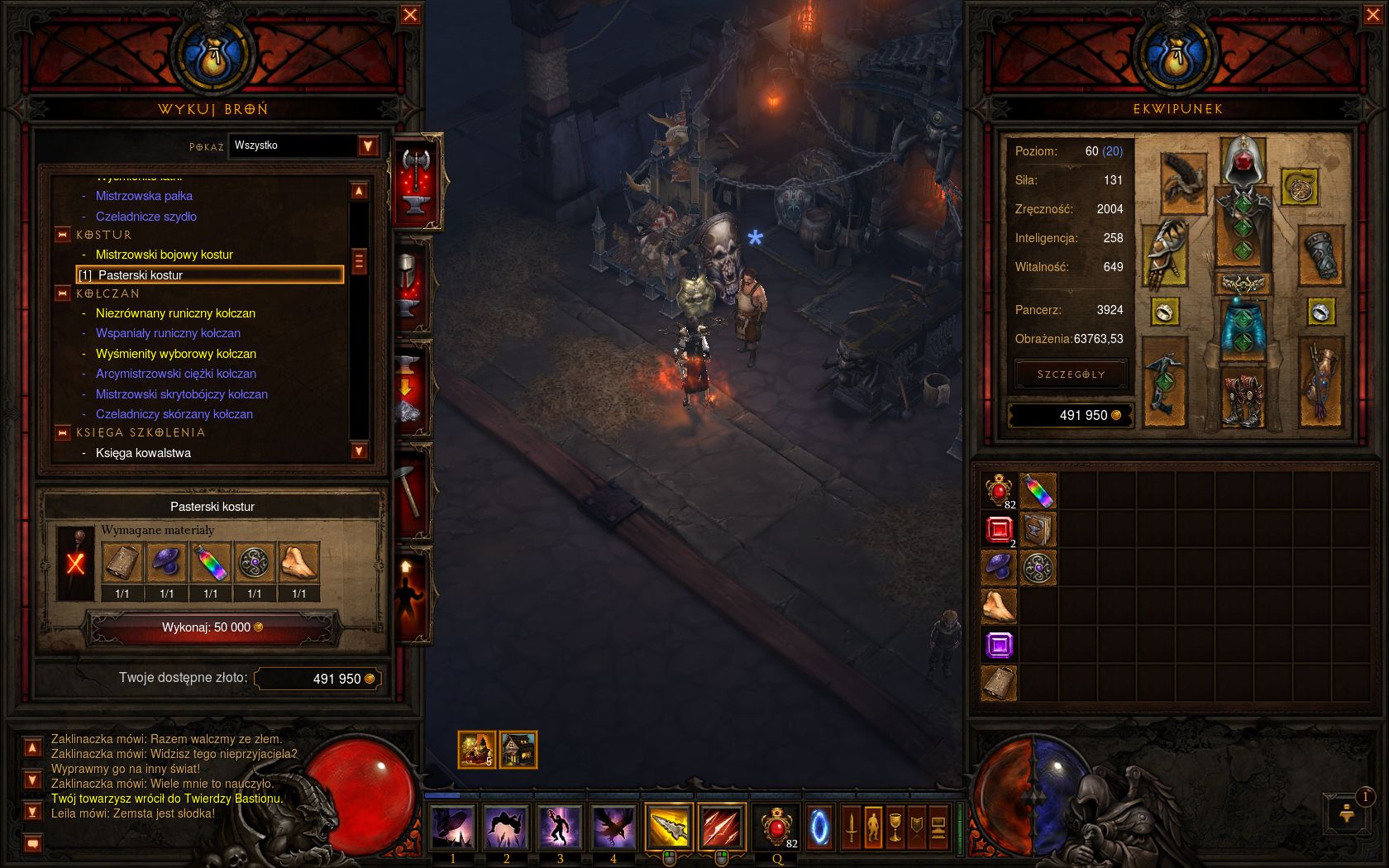Click the equipped red hooded helmet slot
The image size is (1389, 868).
pos(1242,161)
